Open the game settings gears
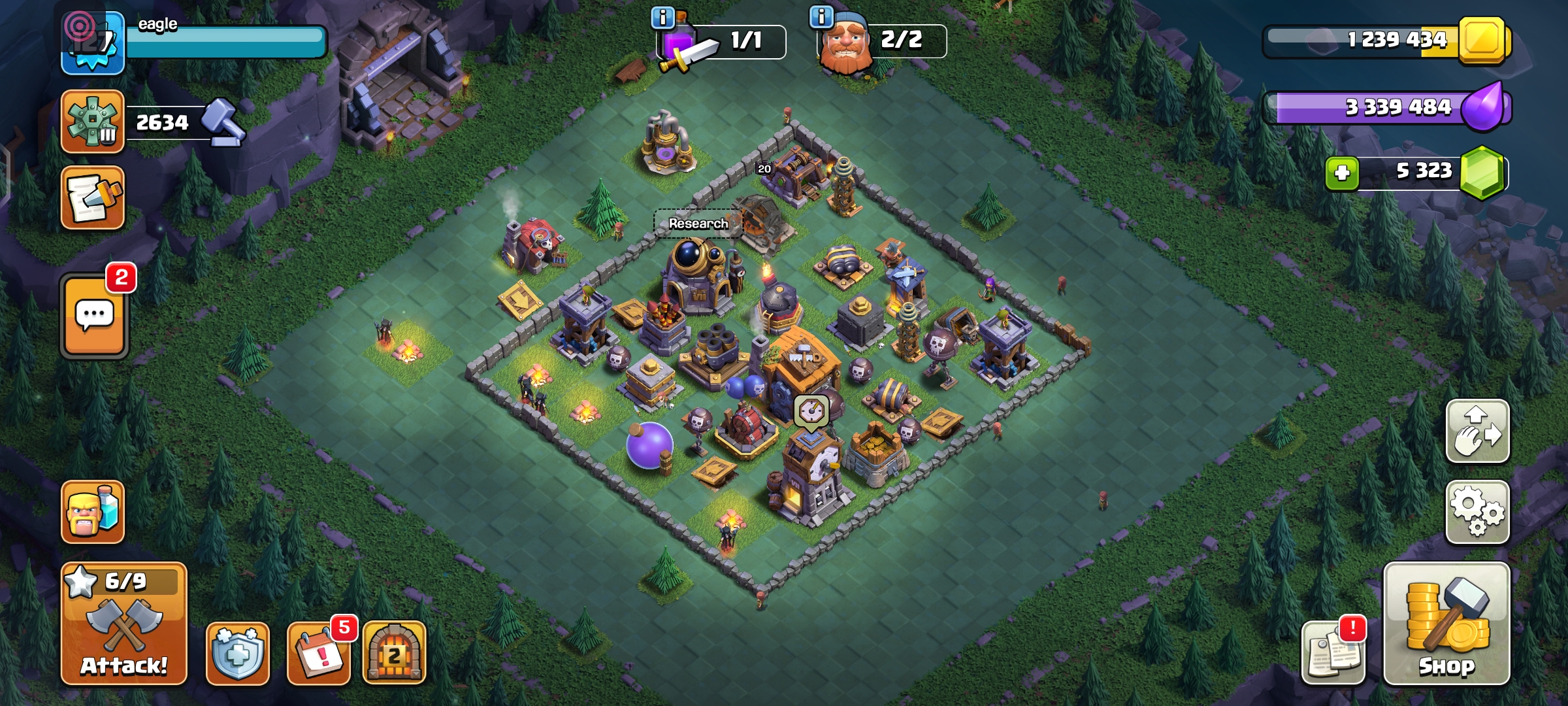Screen dimensions: 1568x706 [1477, 513]
